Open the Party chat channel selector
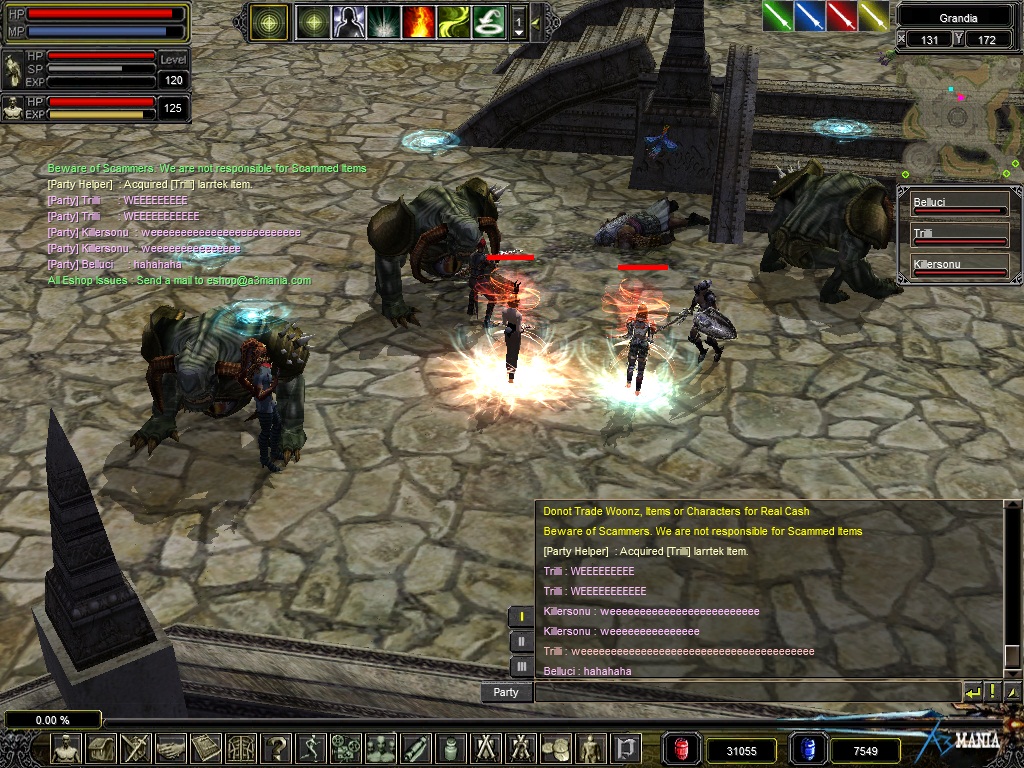Screen dimensions: 1024x768 coord(506,692)
